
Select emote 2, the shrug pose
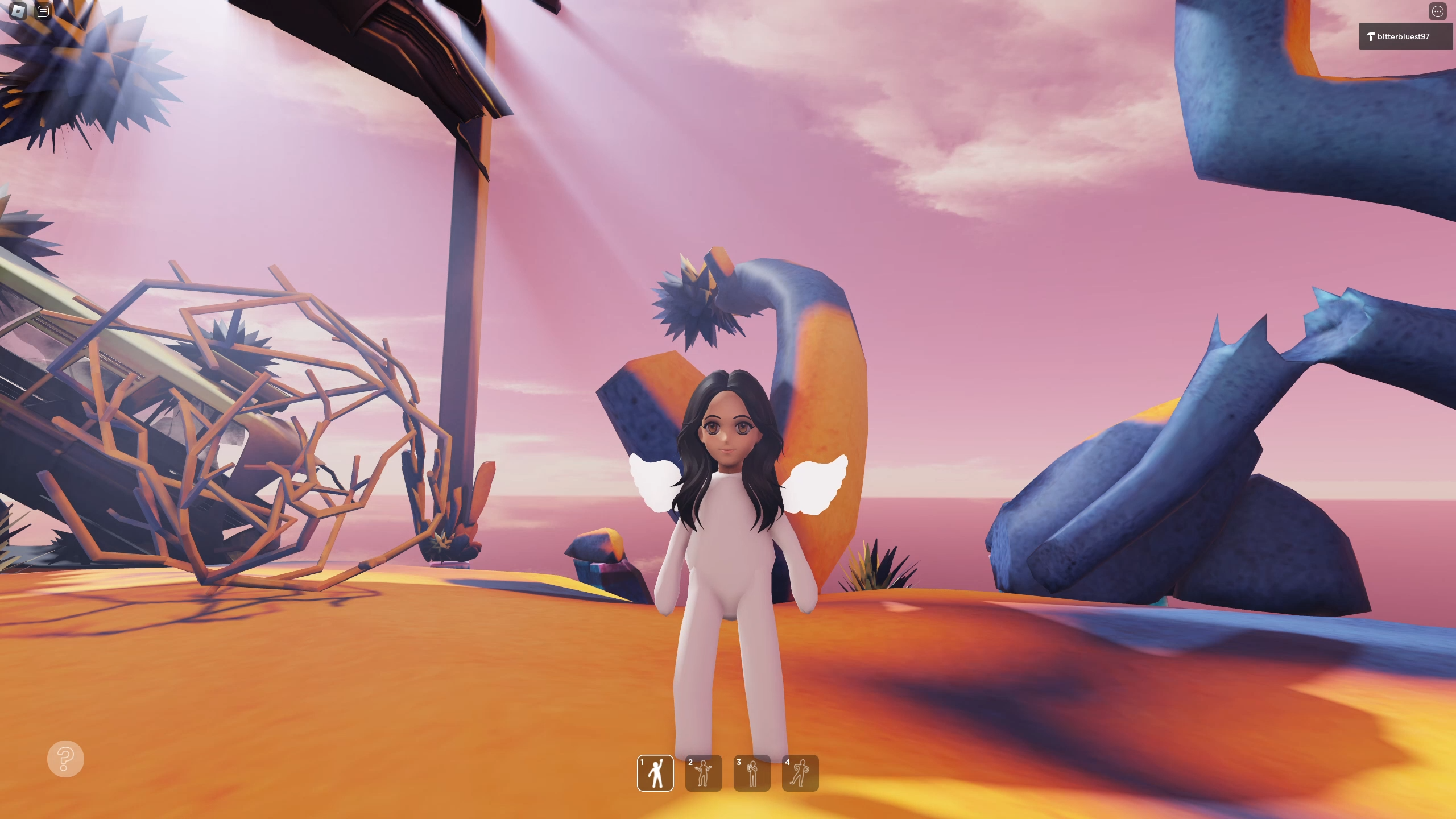point(705,773)
